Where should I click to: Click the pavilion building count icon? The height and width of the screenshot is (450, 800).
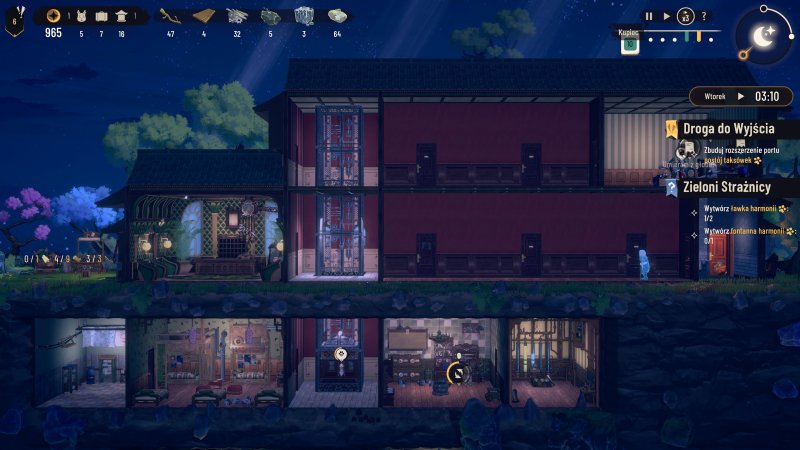coord(121,16)
